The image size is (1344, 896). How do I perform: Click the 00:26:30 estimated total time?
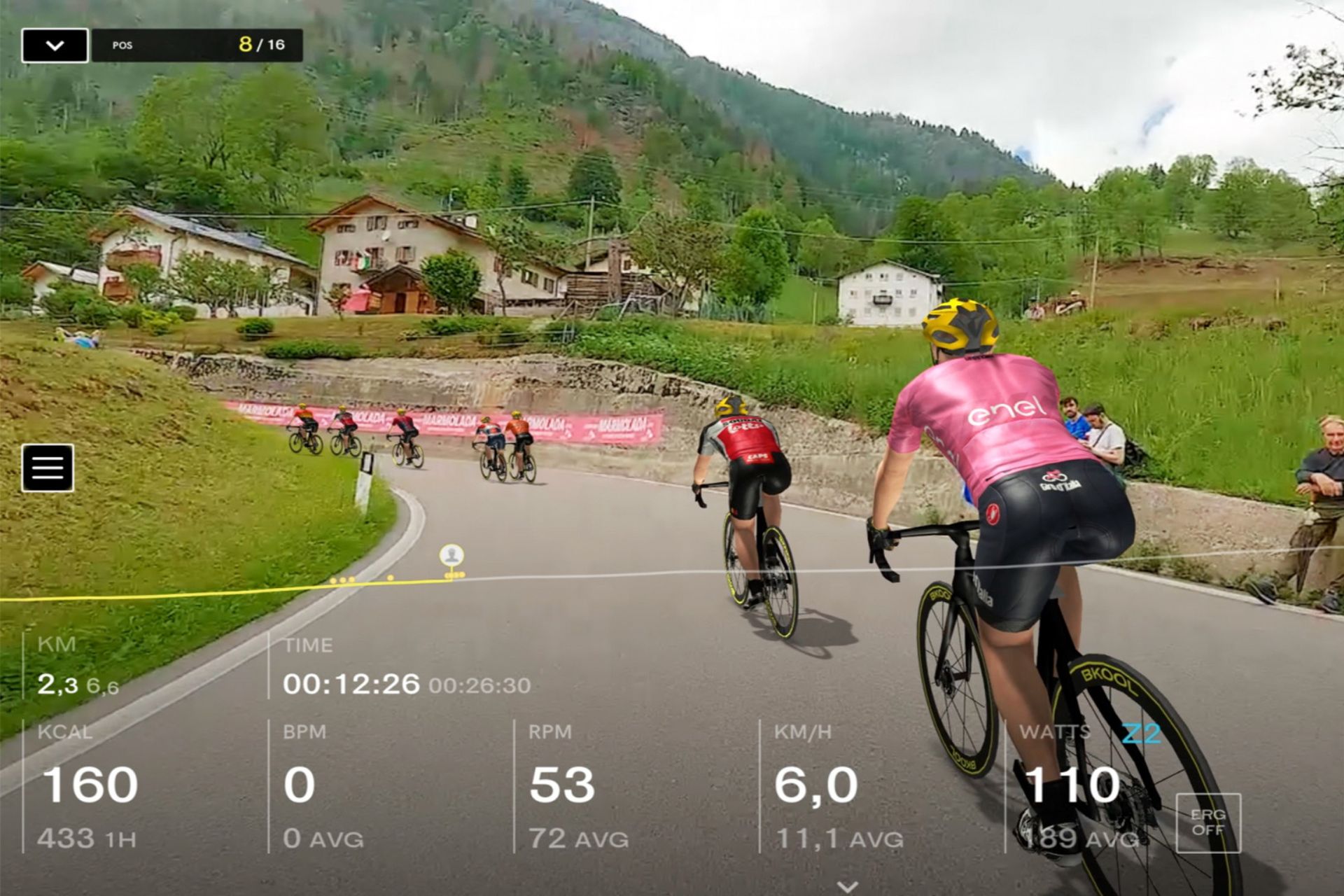480,687
